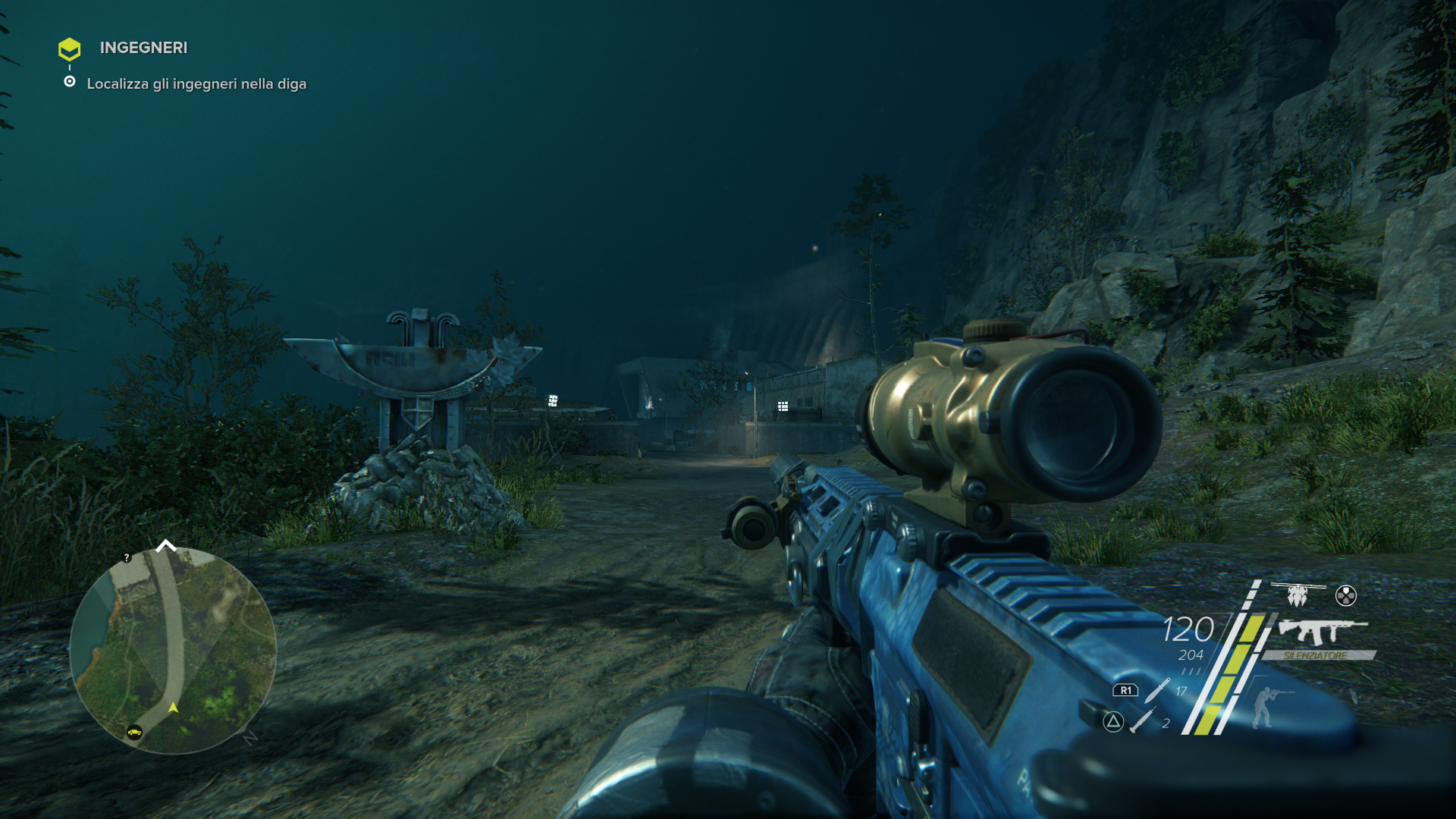
Task: Open the four-way radial selector icon
Action: (x=1345, y=596)
